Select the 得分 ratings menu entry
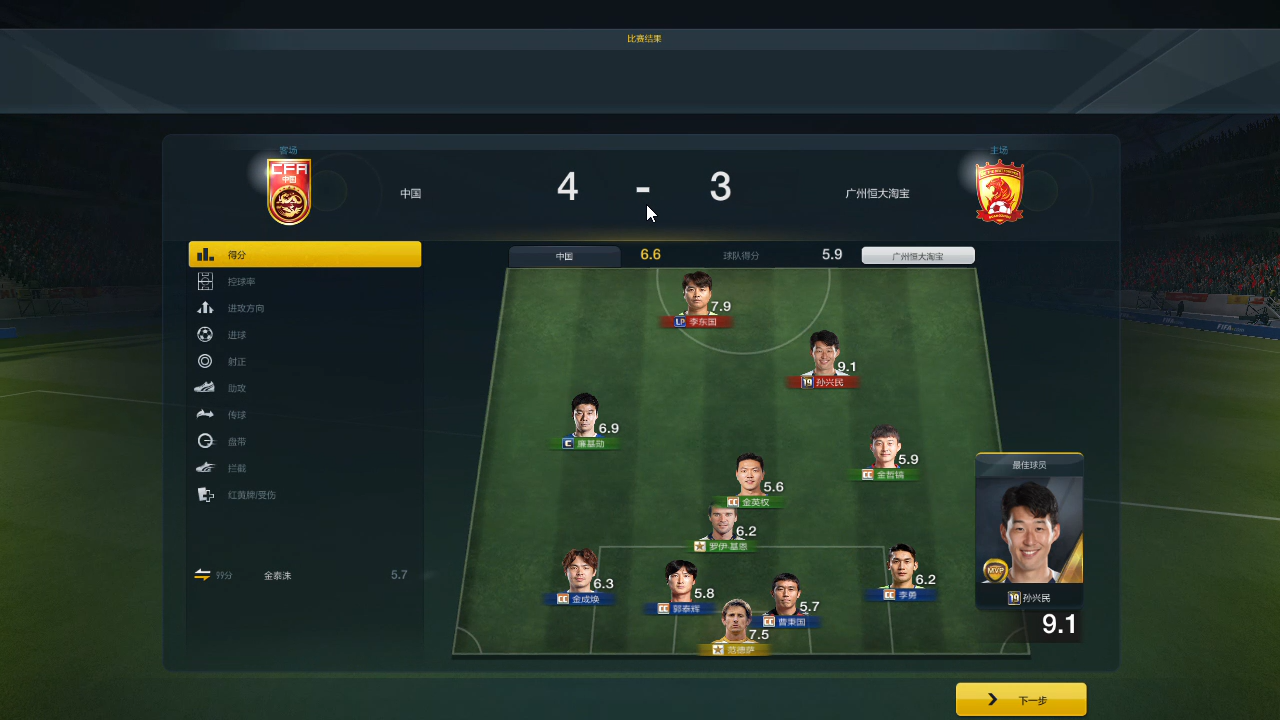1280x720 pixels. (304, 255)
